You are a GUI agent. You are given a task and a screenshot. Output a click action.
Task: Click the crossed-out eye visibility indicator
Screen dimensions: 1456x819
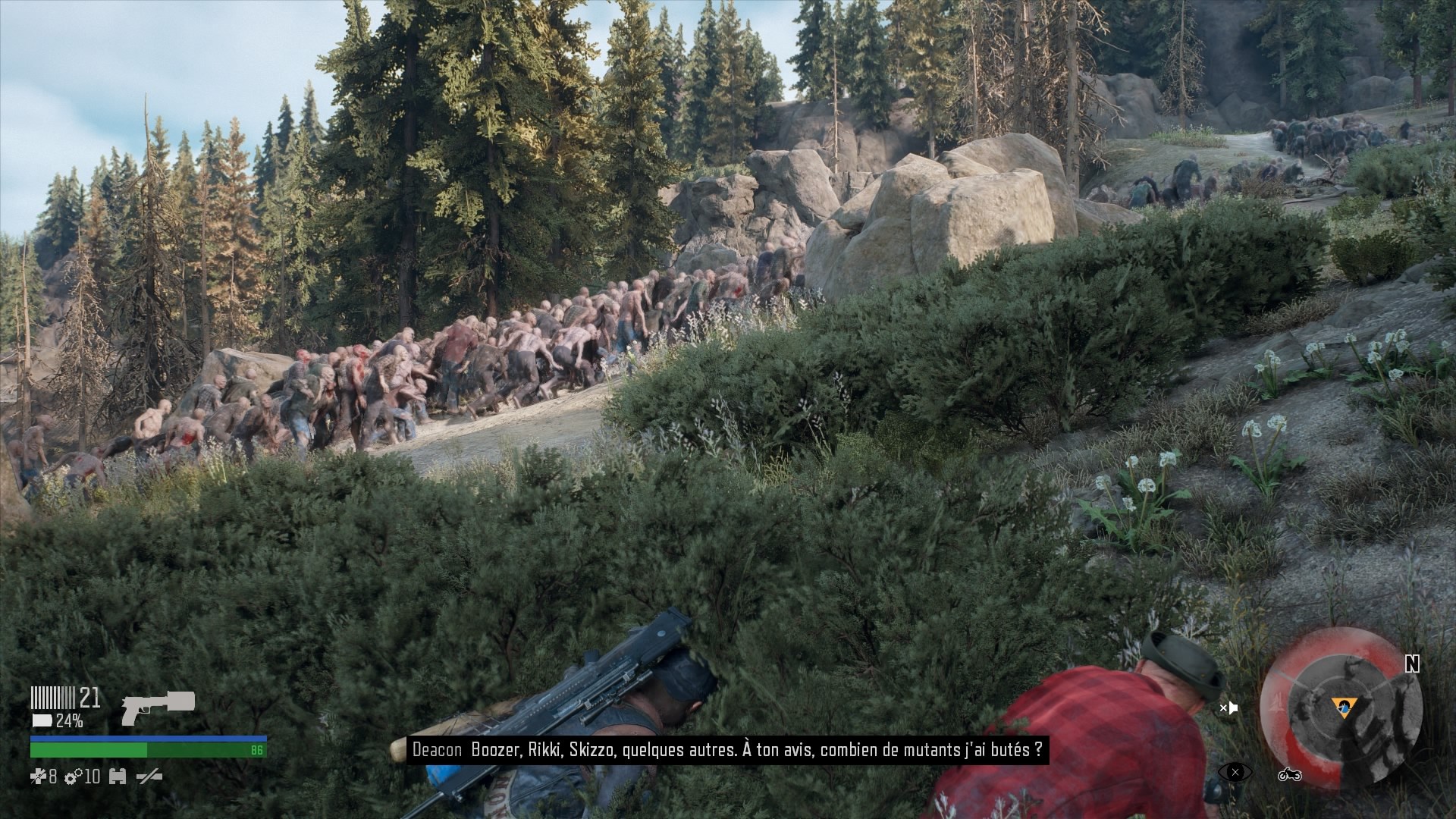pyautogui.click(x=1235, y=773)
